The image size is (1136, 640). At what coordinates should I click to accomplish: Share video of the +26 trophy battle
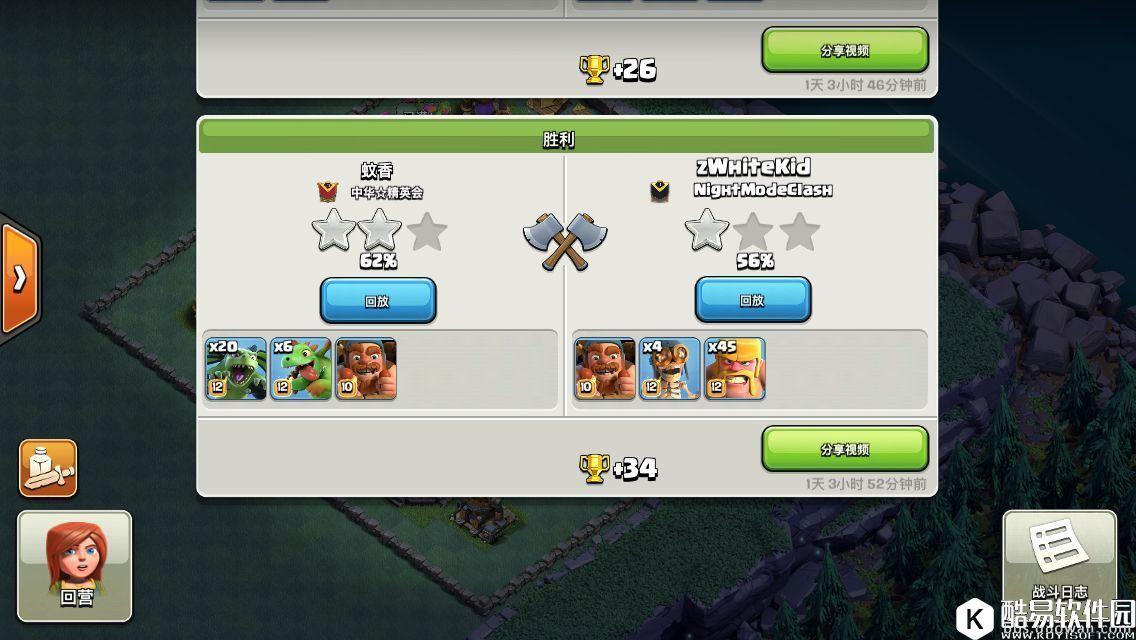[844, 50]
